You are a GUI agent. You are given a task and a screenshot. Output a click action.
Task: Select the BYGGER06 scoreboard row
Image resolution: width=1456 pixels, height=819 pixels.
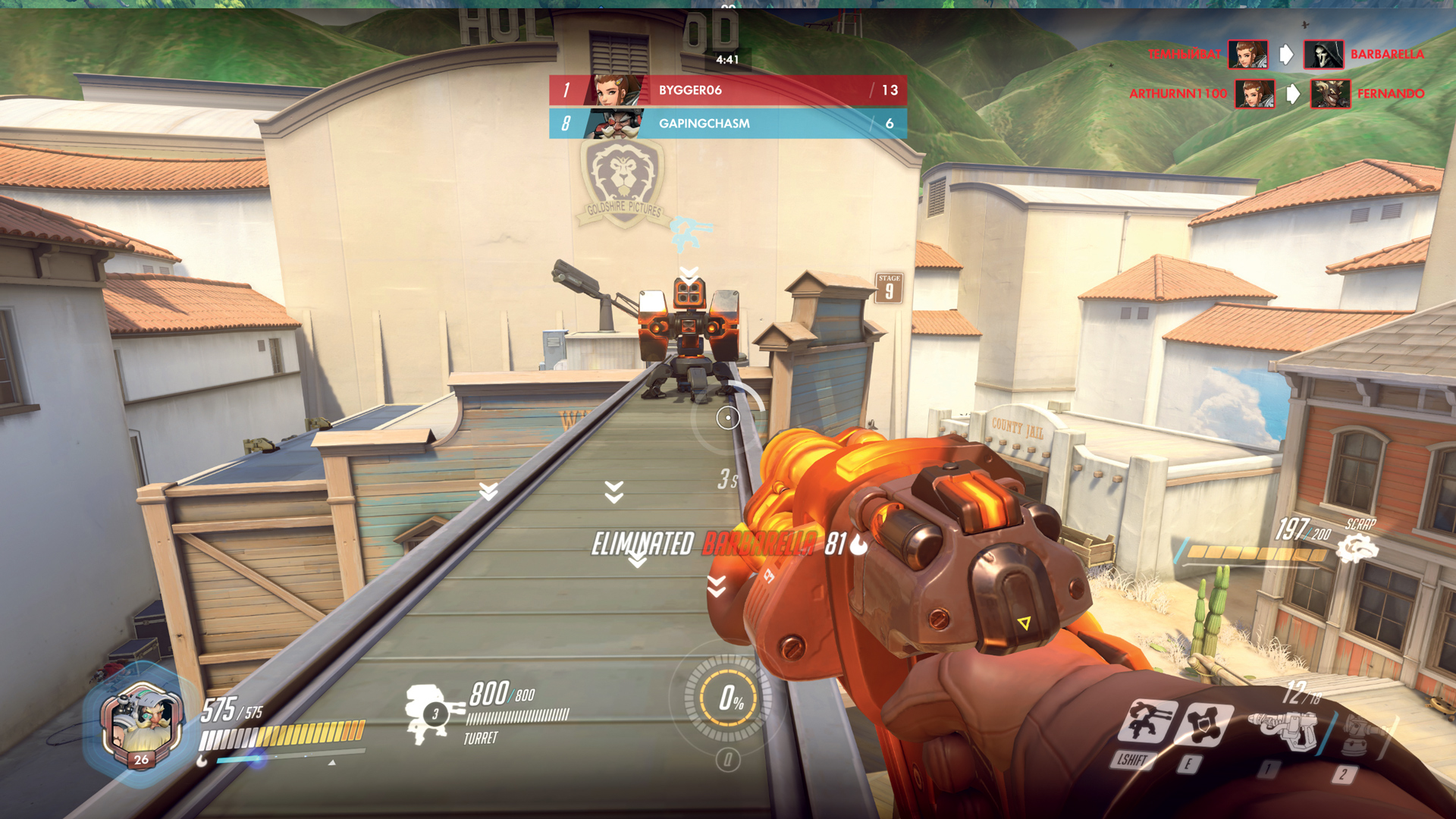pos(728,90)
